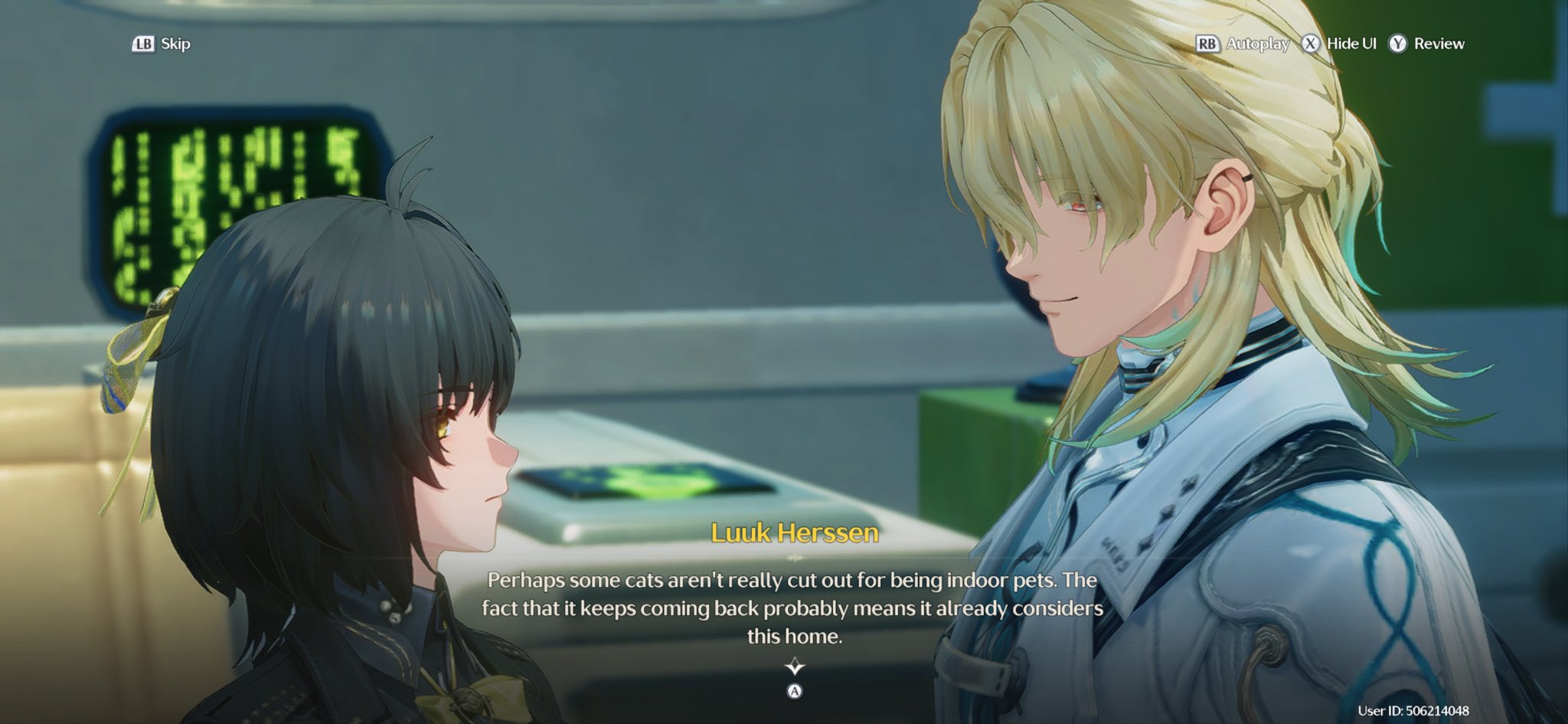The image size is (1568, 724).
Task: Skip the current dialogue cutscene
Action: coord(162,44)
